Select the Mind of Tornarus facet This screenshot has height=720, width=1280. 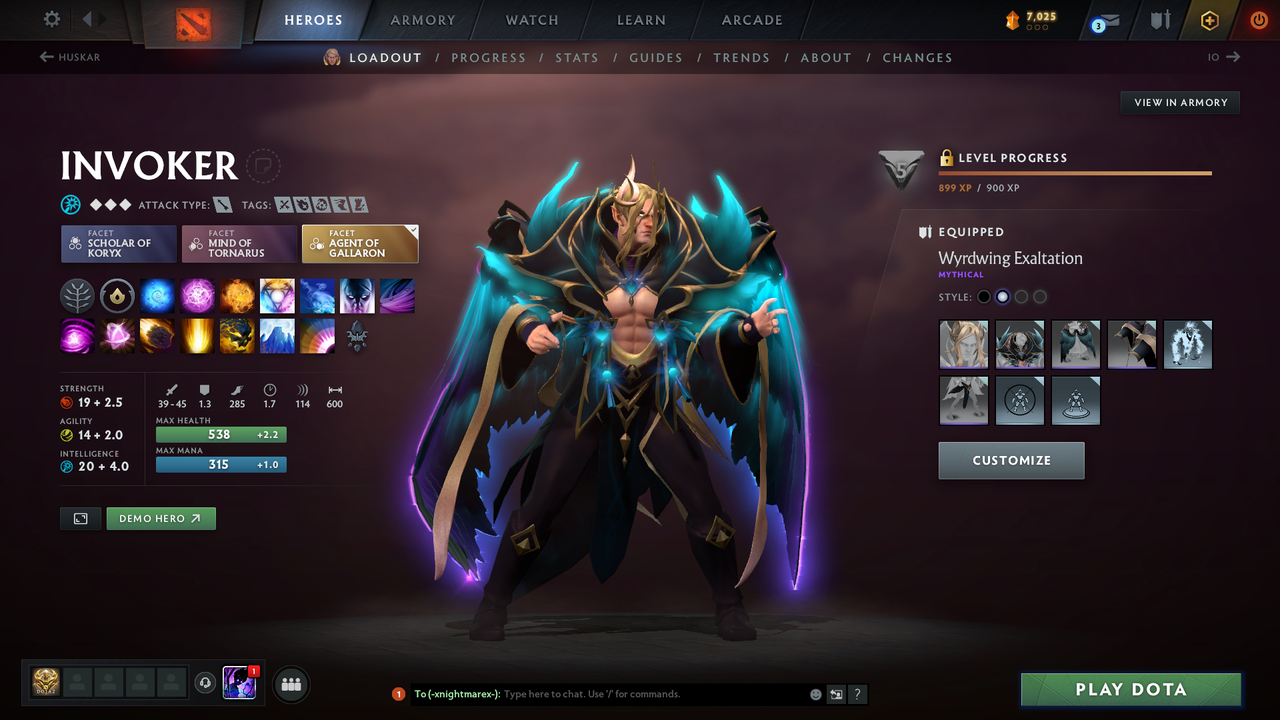click(x=239, y=243)
